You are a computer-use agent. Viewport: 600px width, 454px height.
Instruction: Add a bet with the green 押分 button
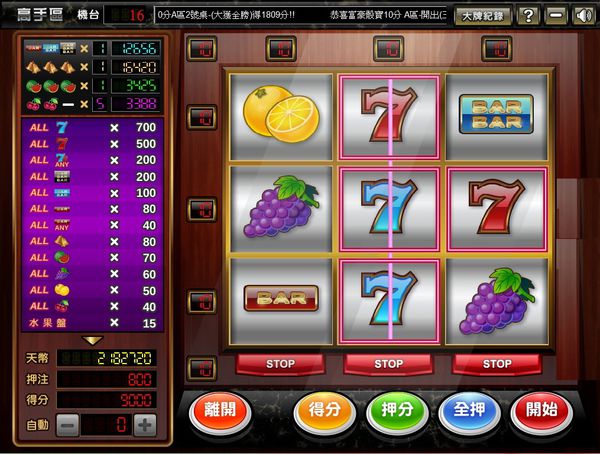tap(397, 412)
